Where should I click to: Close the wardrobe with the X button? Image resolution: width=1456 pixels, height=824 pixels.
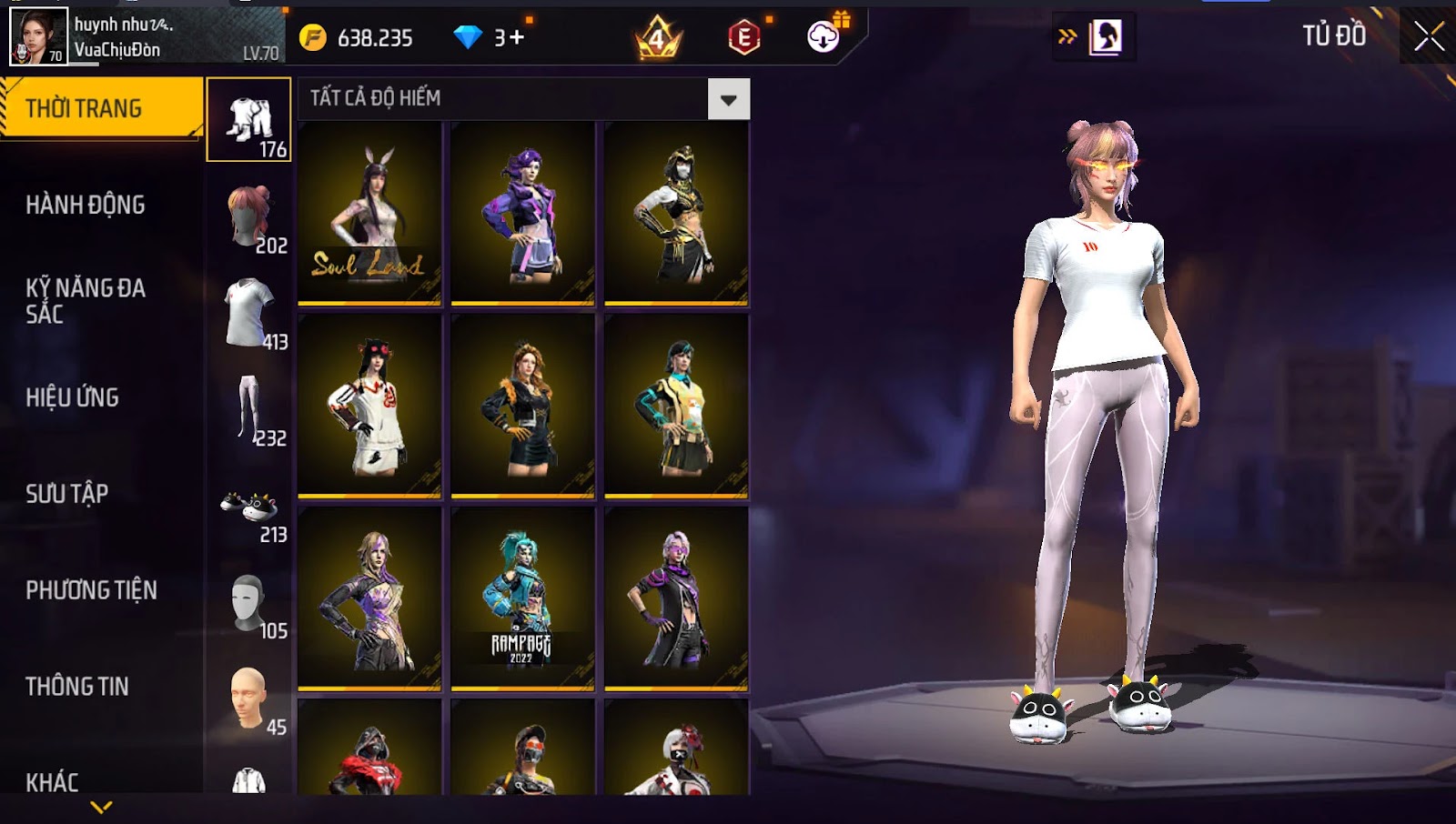tap(1429, 36)
